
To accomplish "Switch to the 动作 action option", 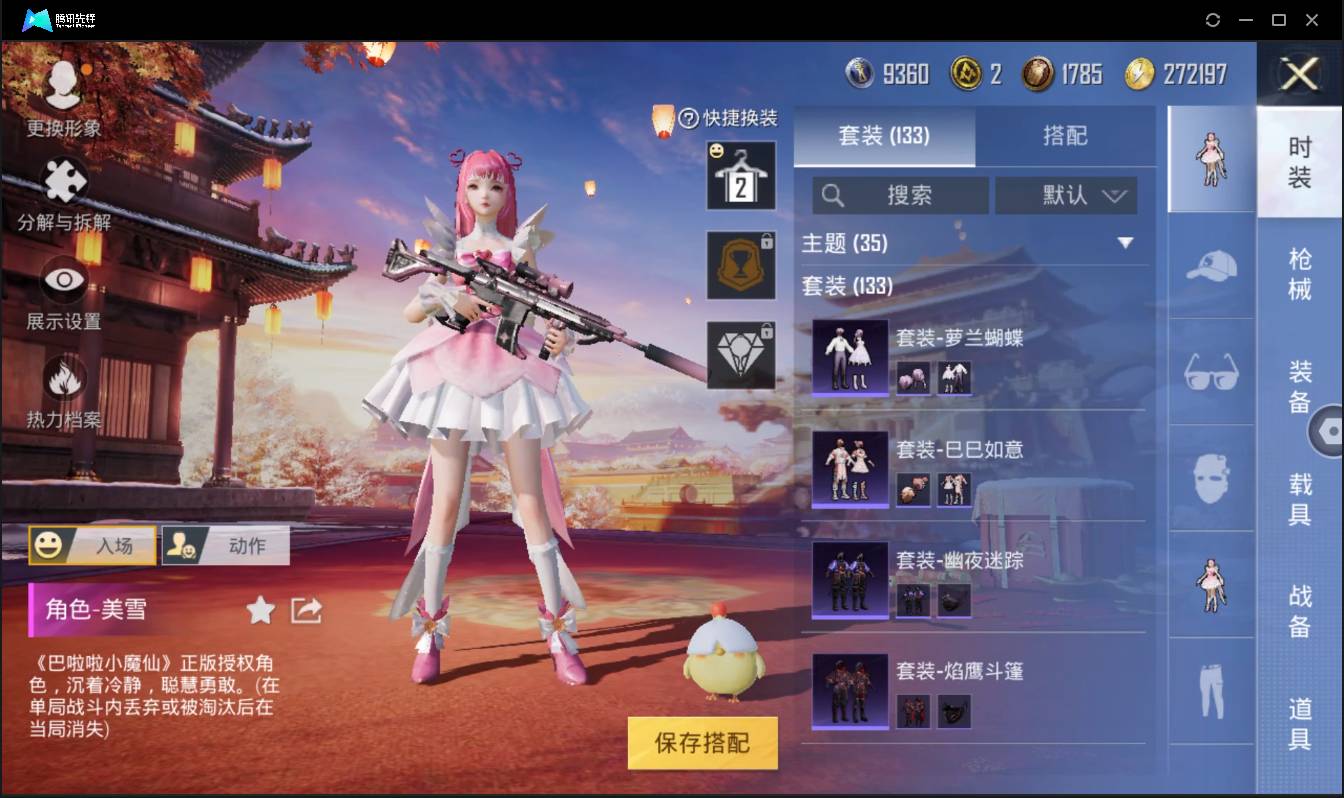I will tap(225, 545).
